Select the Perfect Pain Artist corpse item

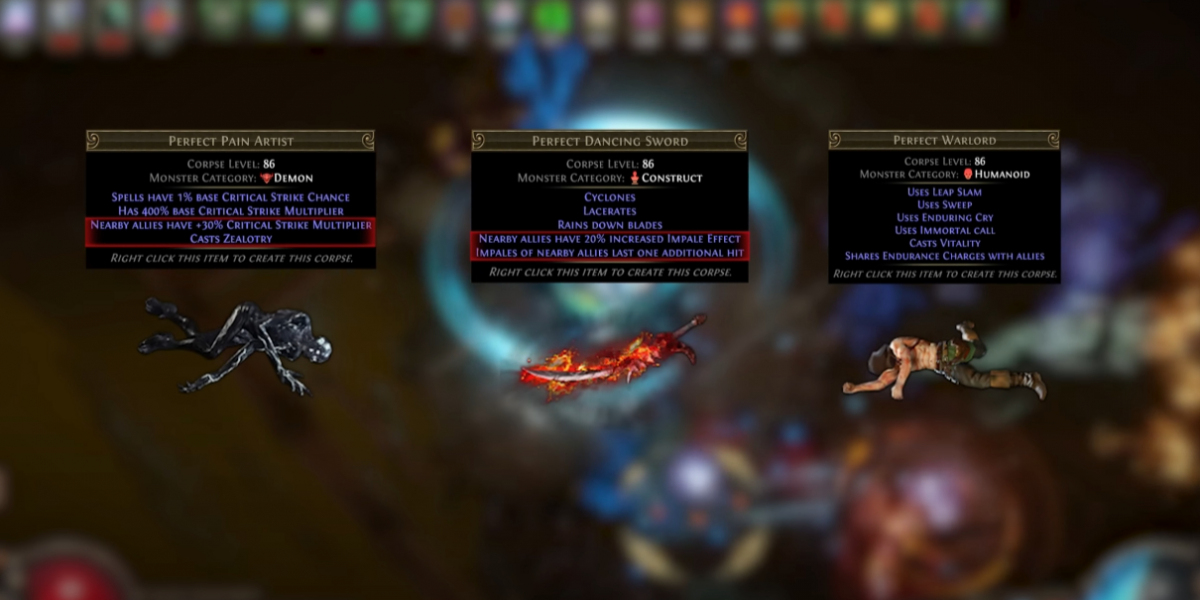coord(235,342)
